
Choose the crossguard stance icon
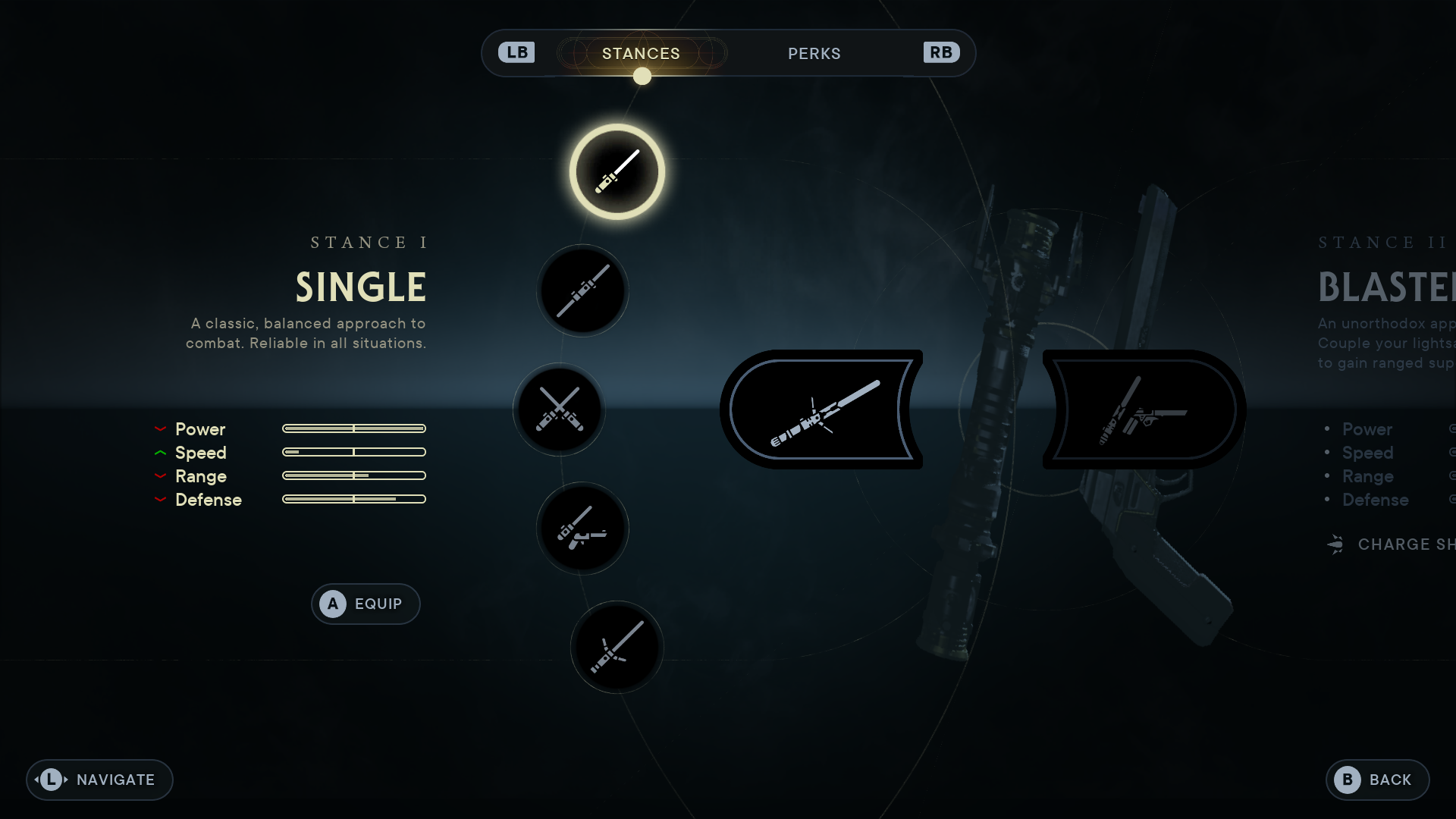[x=617, y=647]
